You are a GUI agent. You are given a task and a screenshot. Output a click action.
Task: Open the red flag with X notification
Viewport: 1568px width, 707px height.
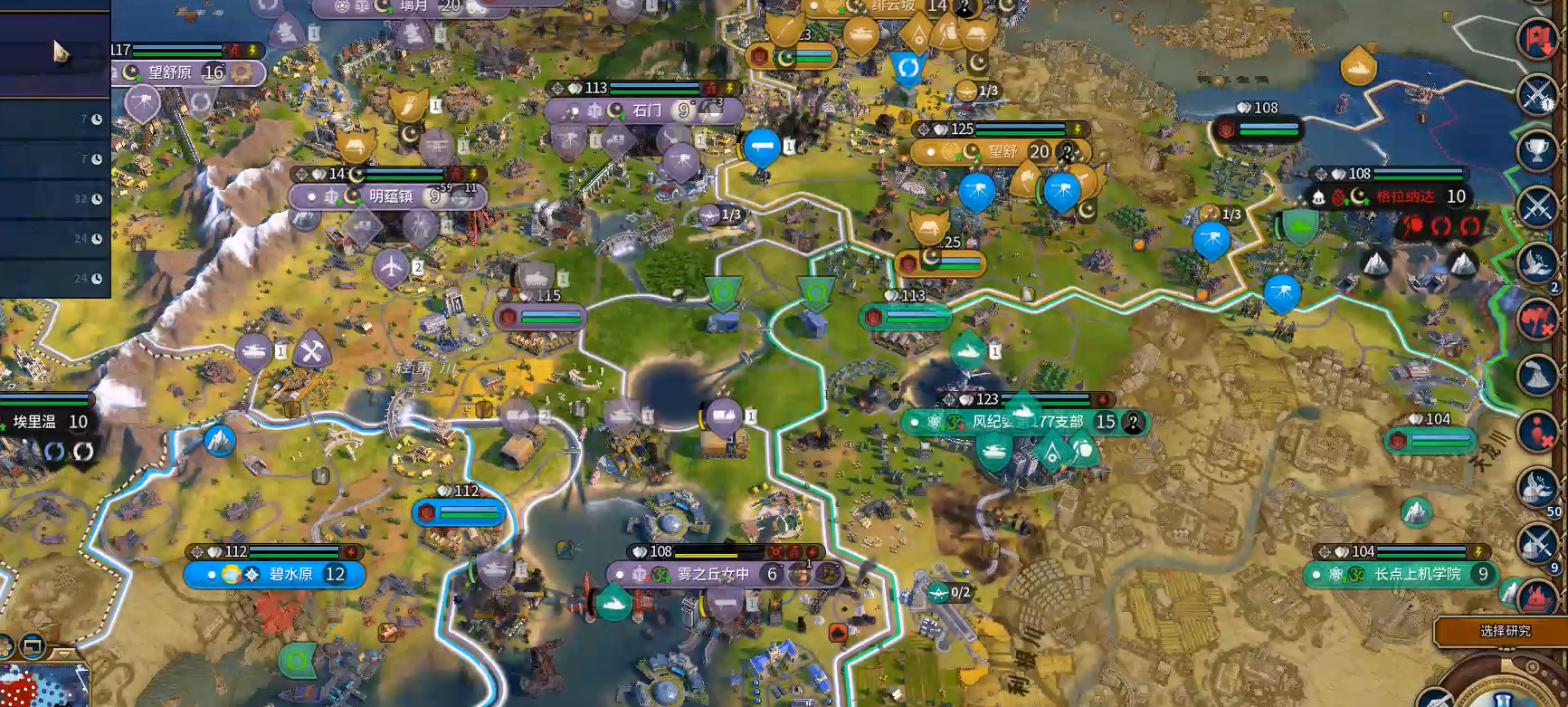[1536, 320]
